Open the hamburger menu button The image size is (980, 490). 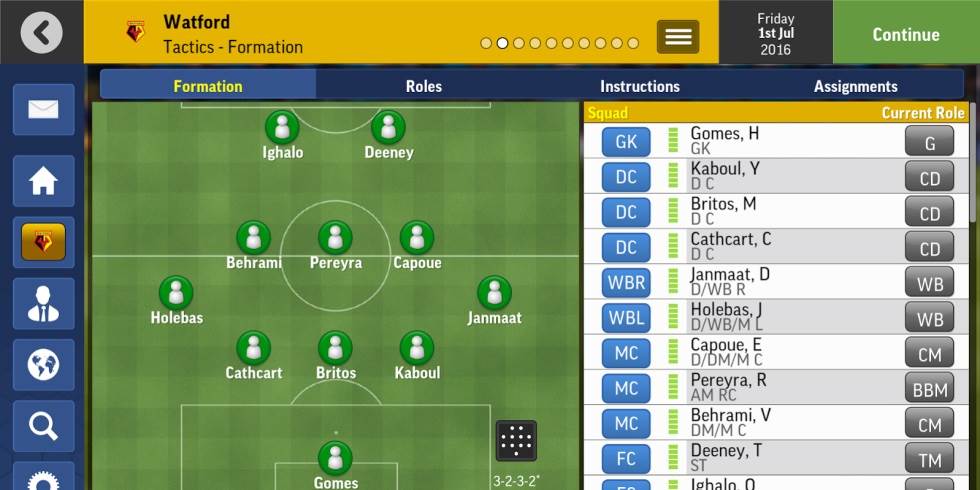click(678, 37)
